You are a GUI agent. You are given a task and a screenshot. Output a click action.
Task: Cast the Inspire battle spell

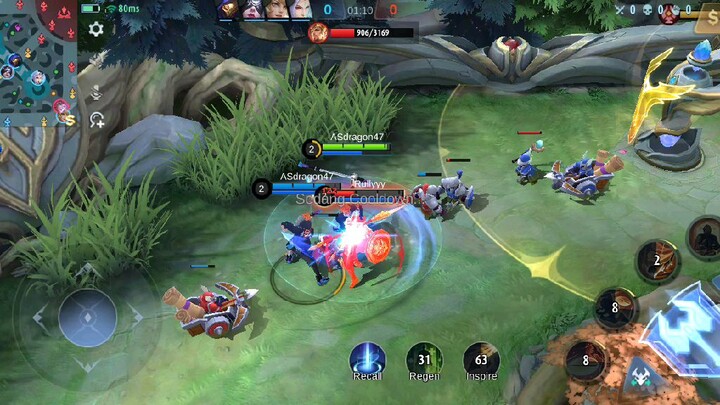[481, 360]
